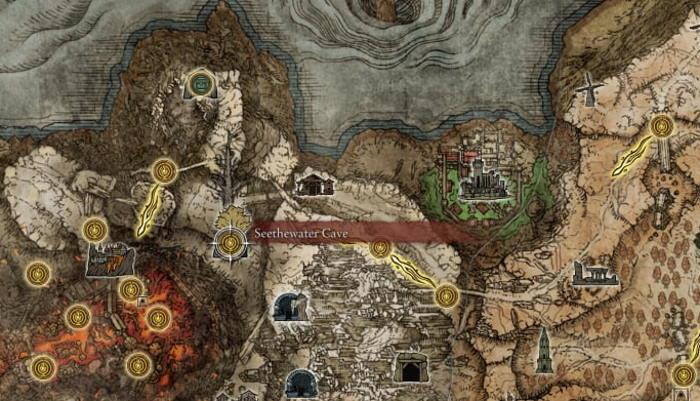The height and width of the screenshot is (401, 700).
Task: Select the grace marker below the windmill
Action: point(661,127)
